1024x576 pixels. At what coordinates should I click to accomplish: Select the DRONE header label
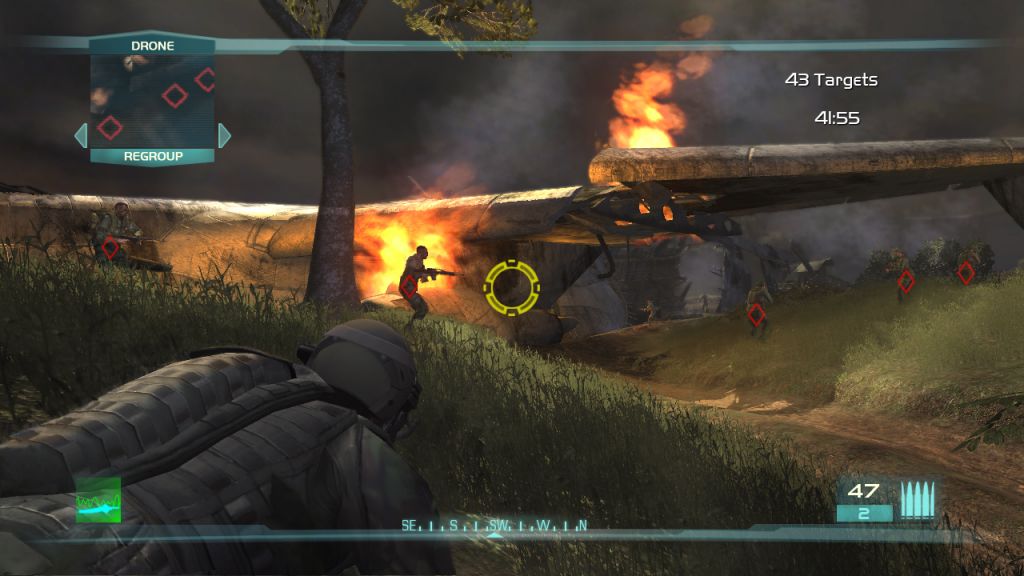[152, 46]
